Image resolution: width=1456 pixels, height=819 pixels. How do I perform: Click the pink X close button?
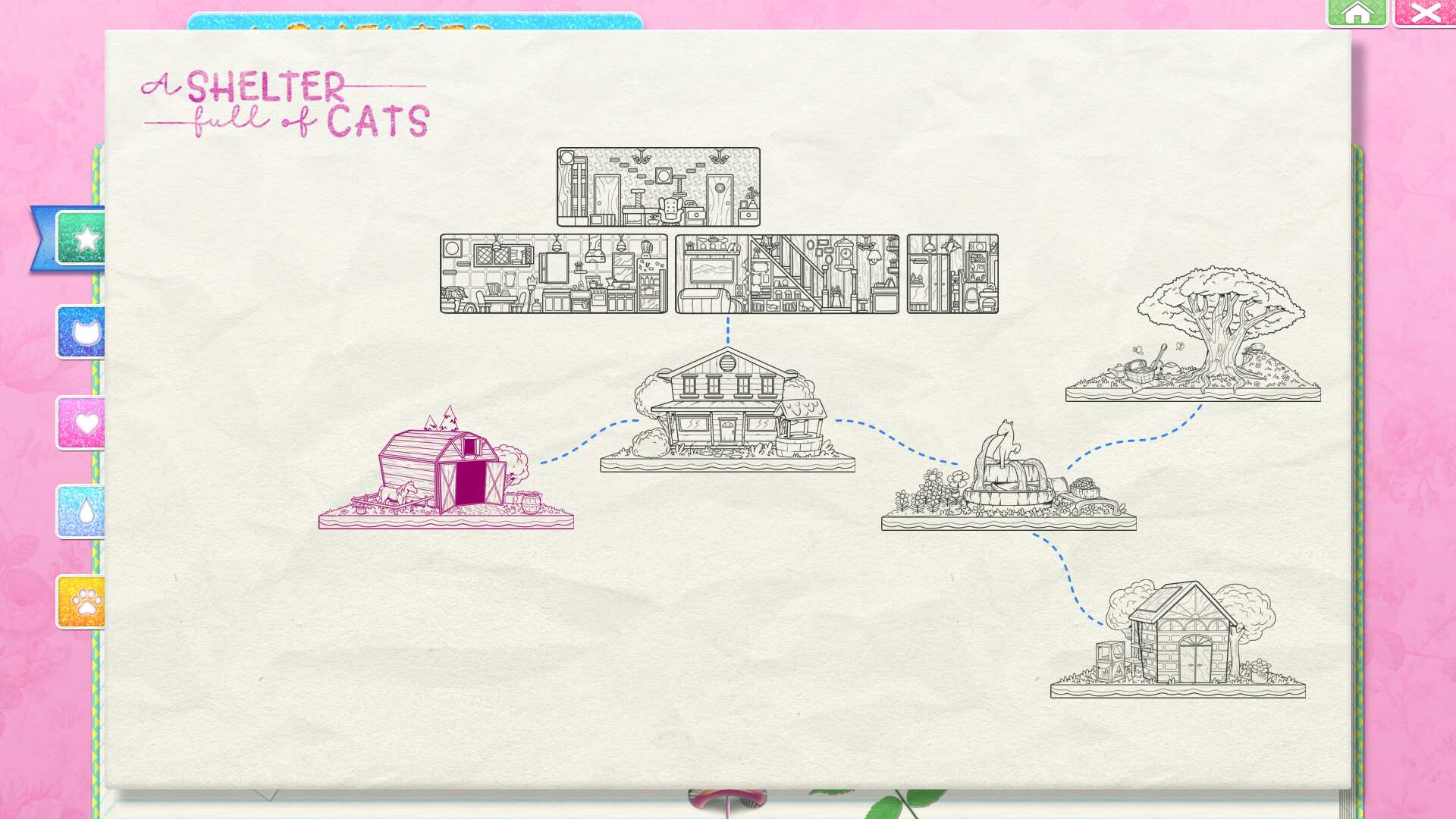pos(1426,12)
